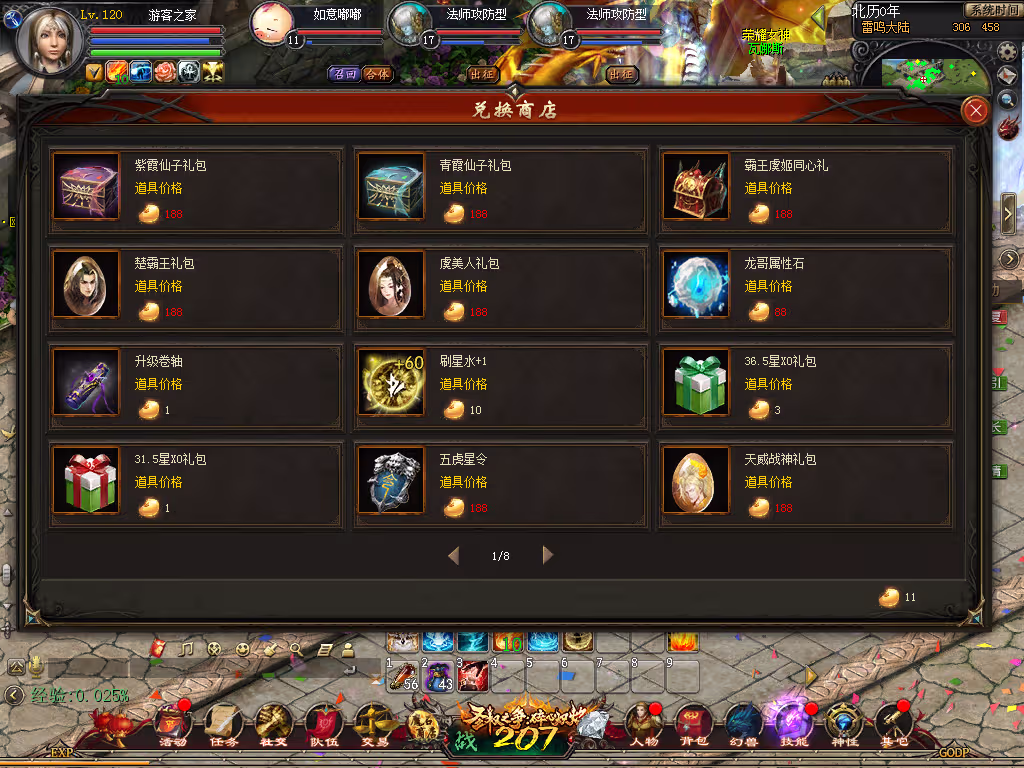Go to the previous shop page arrow
Image resolution: width=1024 pixels, height=768 pixels.
pyautogui.click(x=454, y=555)
